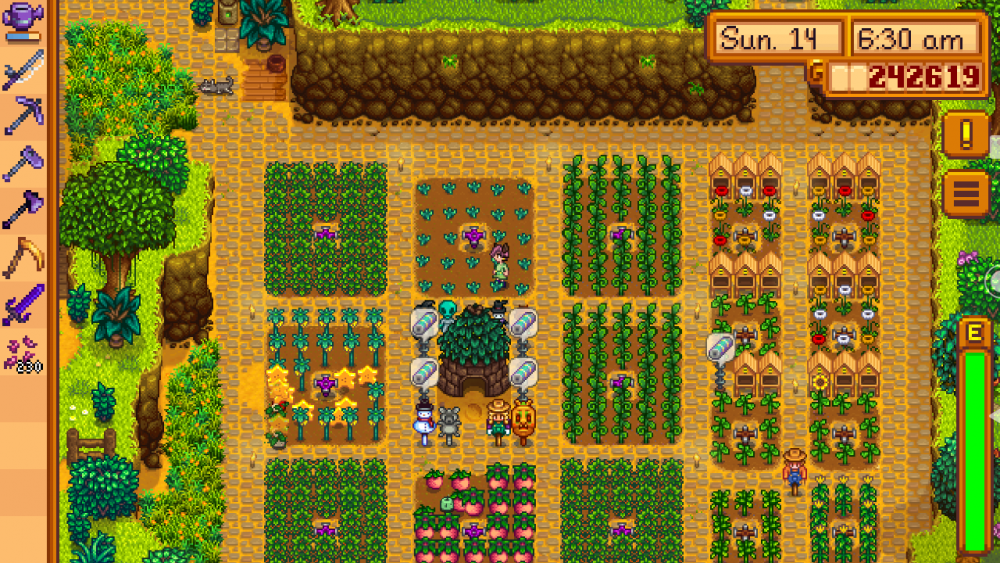Equip the golden scythe
Viewport: 1000px width, 563px height.
(22, 258)
